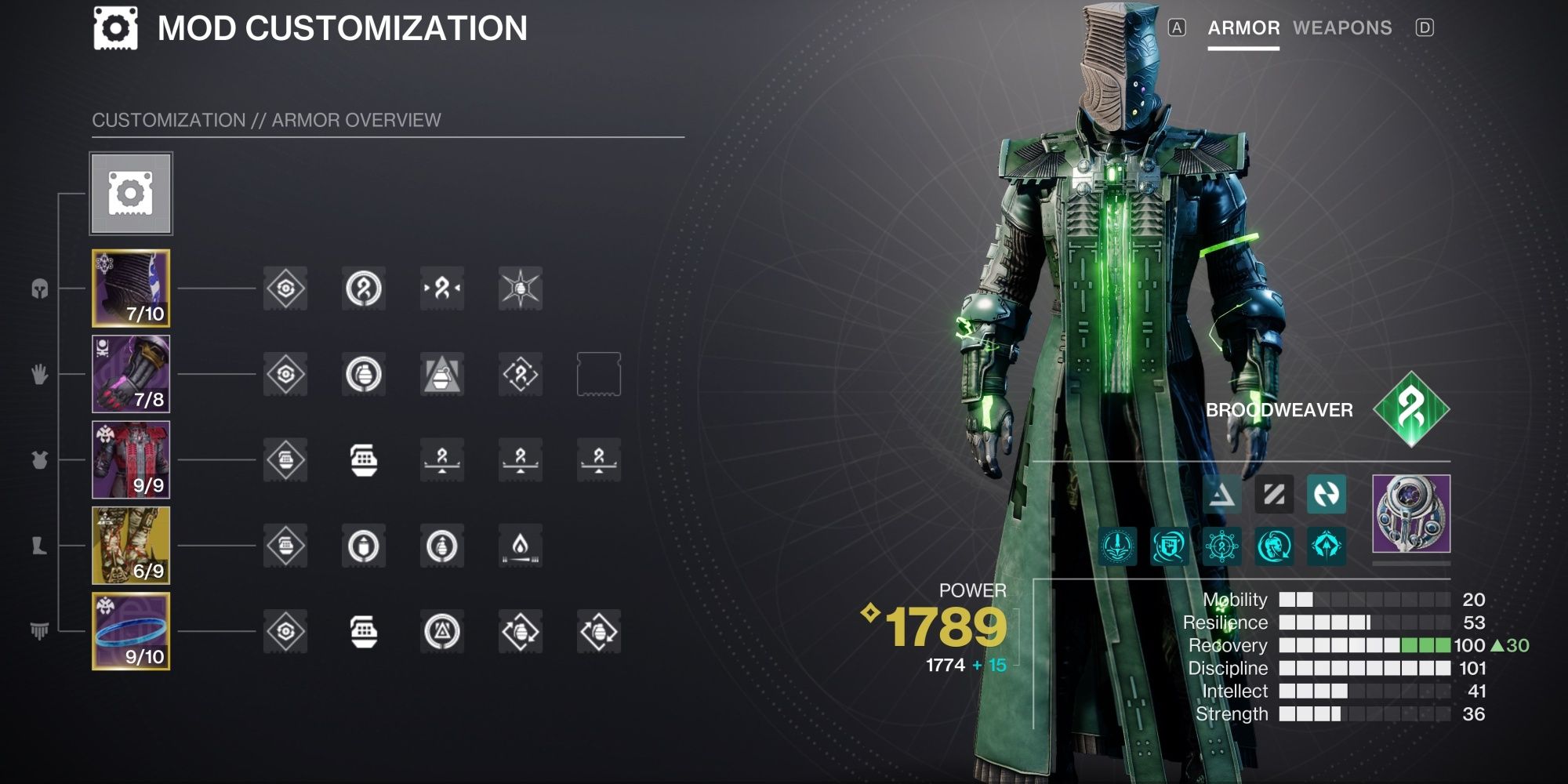The width and height of the screenshot is (1568, 784).
Task: Select a Strand balance mod on the chest piece
Action: tap(442, 461)
